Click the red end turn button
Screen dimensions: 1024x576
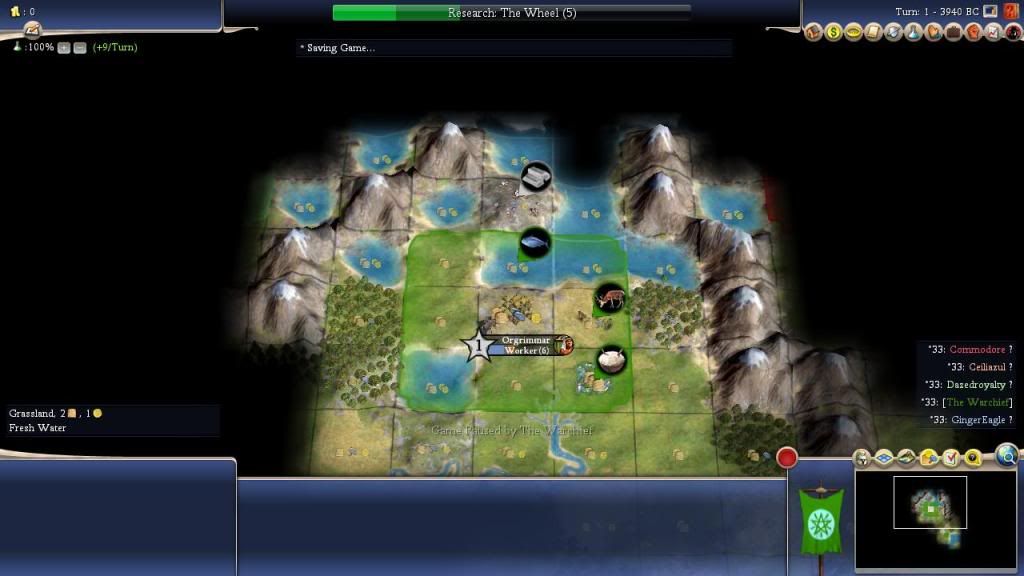point(787,458)
